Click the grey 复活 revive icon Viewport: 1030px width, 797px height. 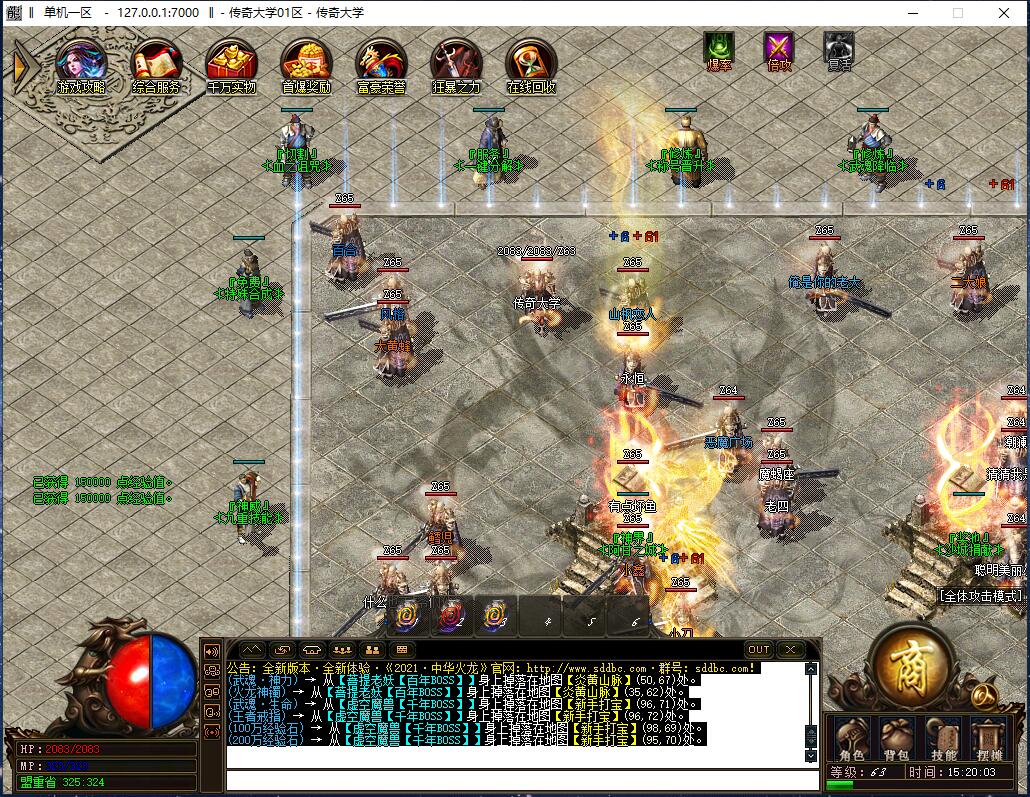point(838,48)
